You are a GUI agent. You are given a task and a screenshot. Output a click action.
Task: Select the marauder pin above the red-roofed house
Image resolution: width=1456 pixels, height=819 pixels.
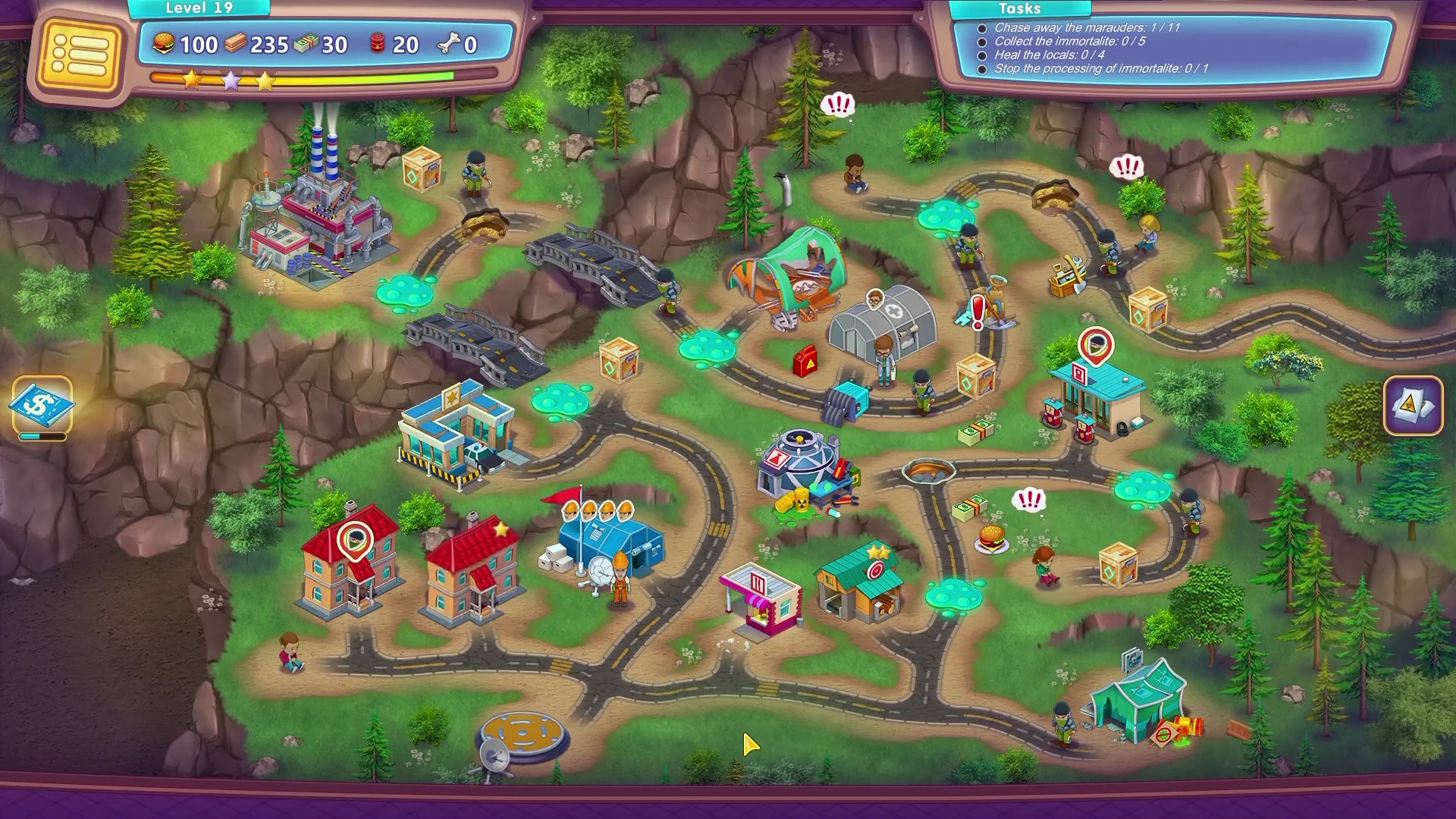click(x=354, y=539)
